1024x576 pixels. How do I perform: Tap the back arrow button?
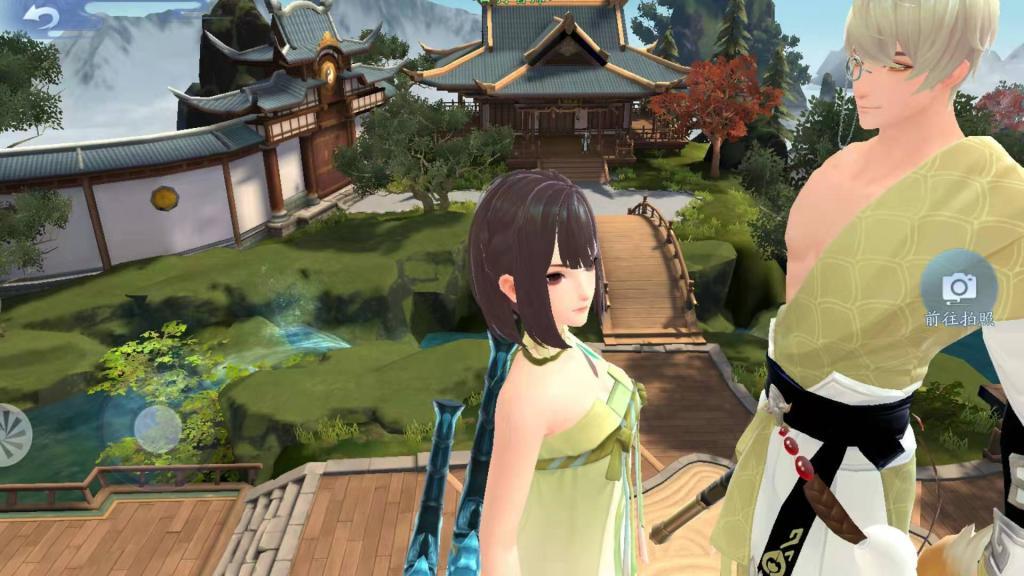click(x=42, y=19)
